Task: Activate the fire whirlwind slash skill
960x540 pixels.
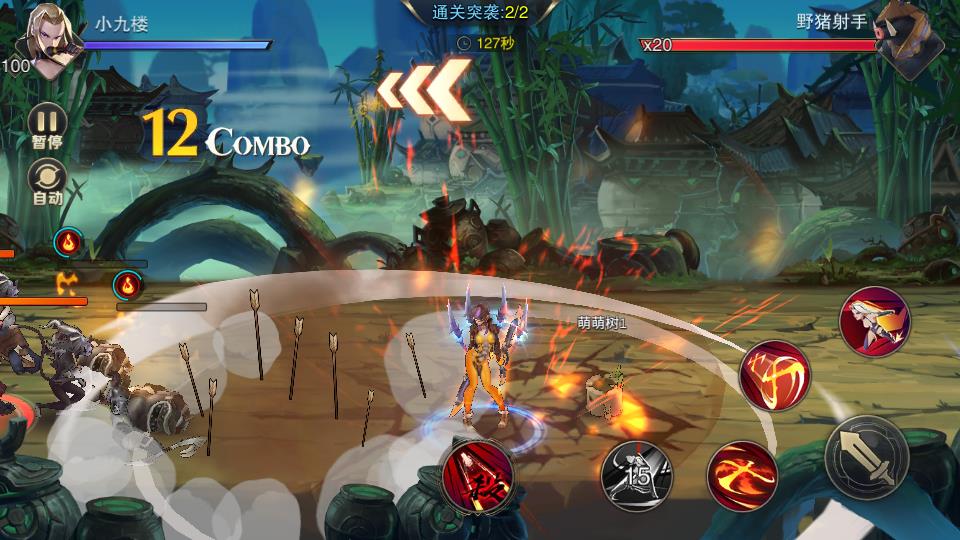Action: pyautogui.click(x=774, y=376)
